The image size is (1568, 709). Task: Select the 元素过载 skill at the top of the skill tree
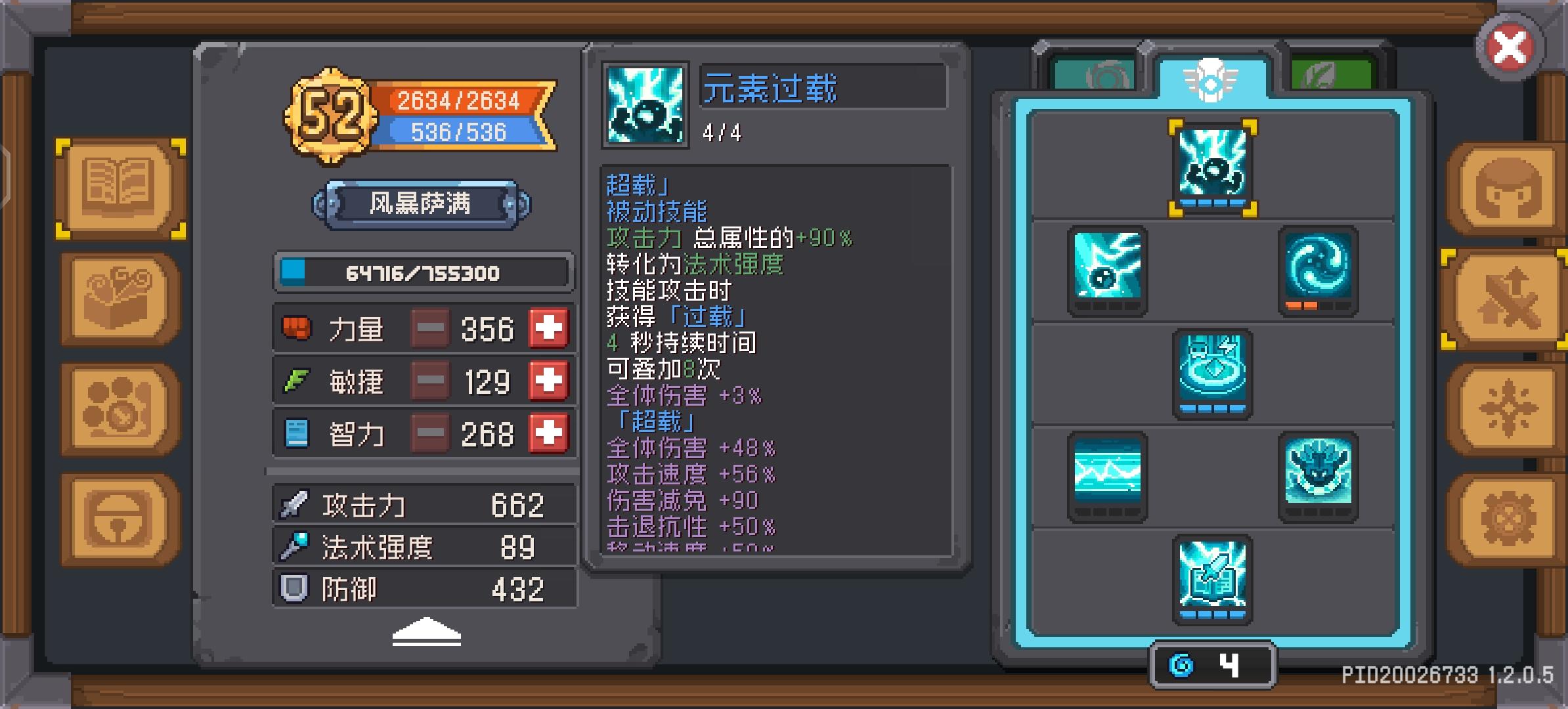coord(1213,166)
